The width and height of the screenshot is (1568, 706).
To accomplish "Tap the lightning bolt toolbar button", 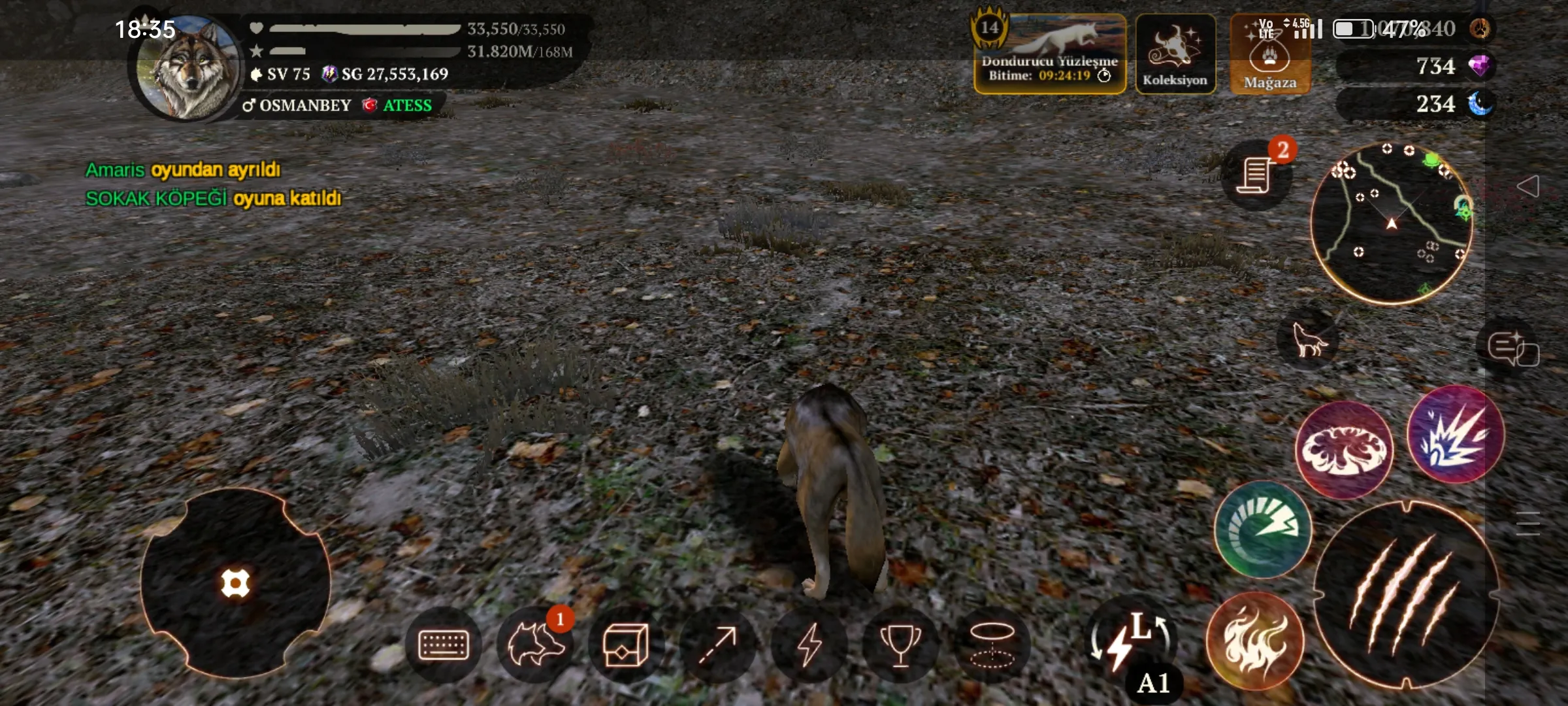I will [x=809, y=645].
